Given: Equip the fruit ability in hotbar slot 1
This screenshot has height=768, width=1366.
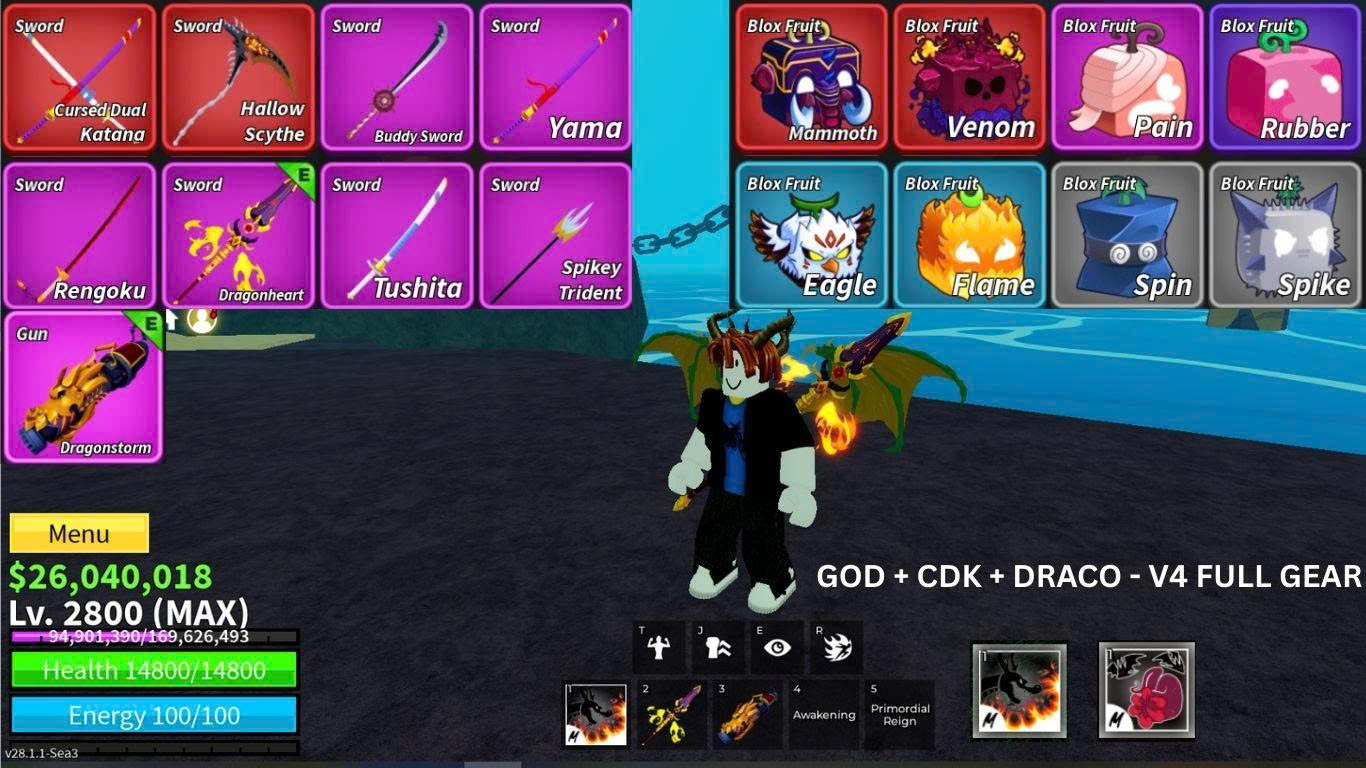Looking at the screenshot, I should 596,711.
